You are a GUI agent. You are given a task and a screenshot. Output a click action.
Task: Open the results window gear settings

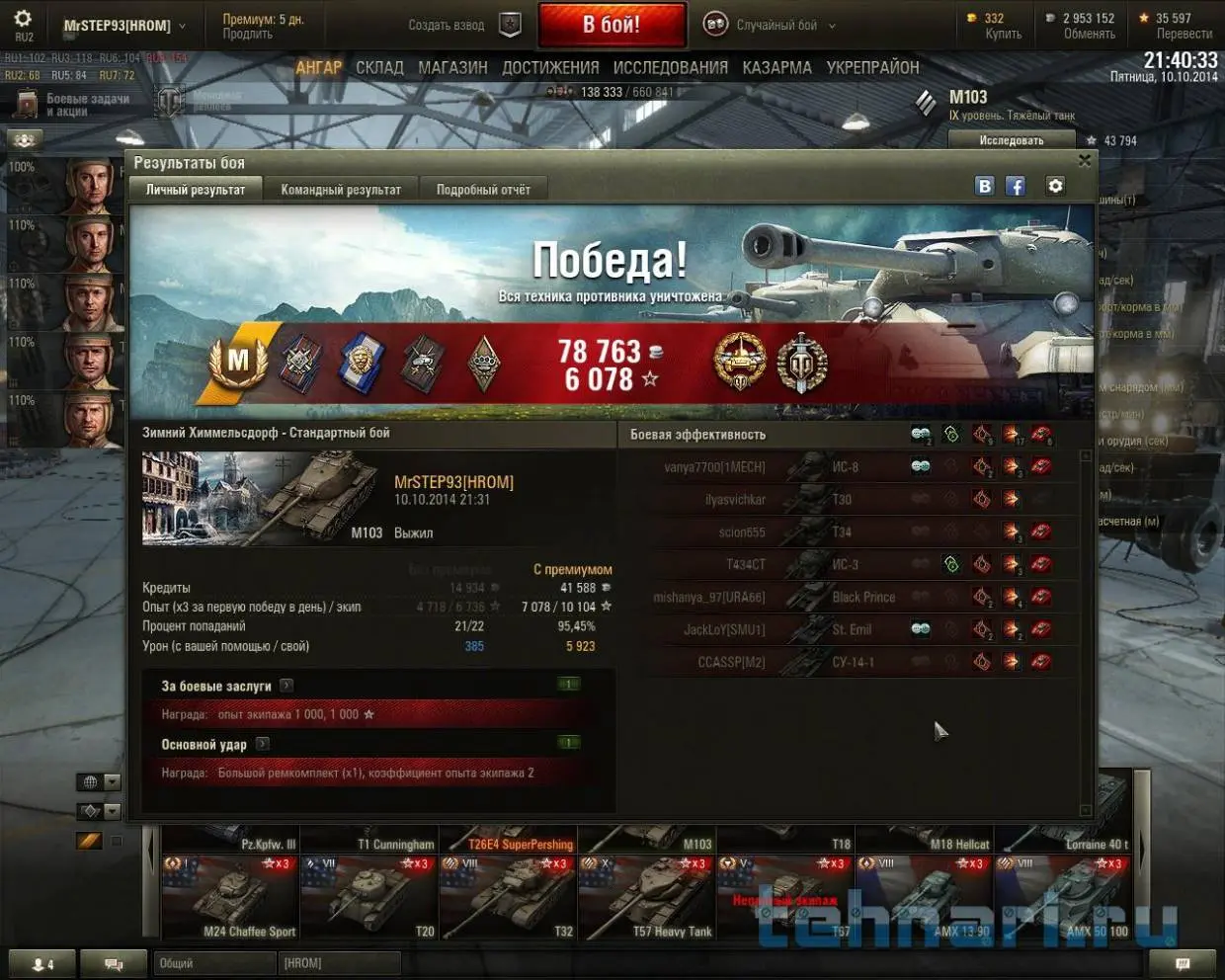click(1055, 186)
